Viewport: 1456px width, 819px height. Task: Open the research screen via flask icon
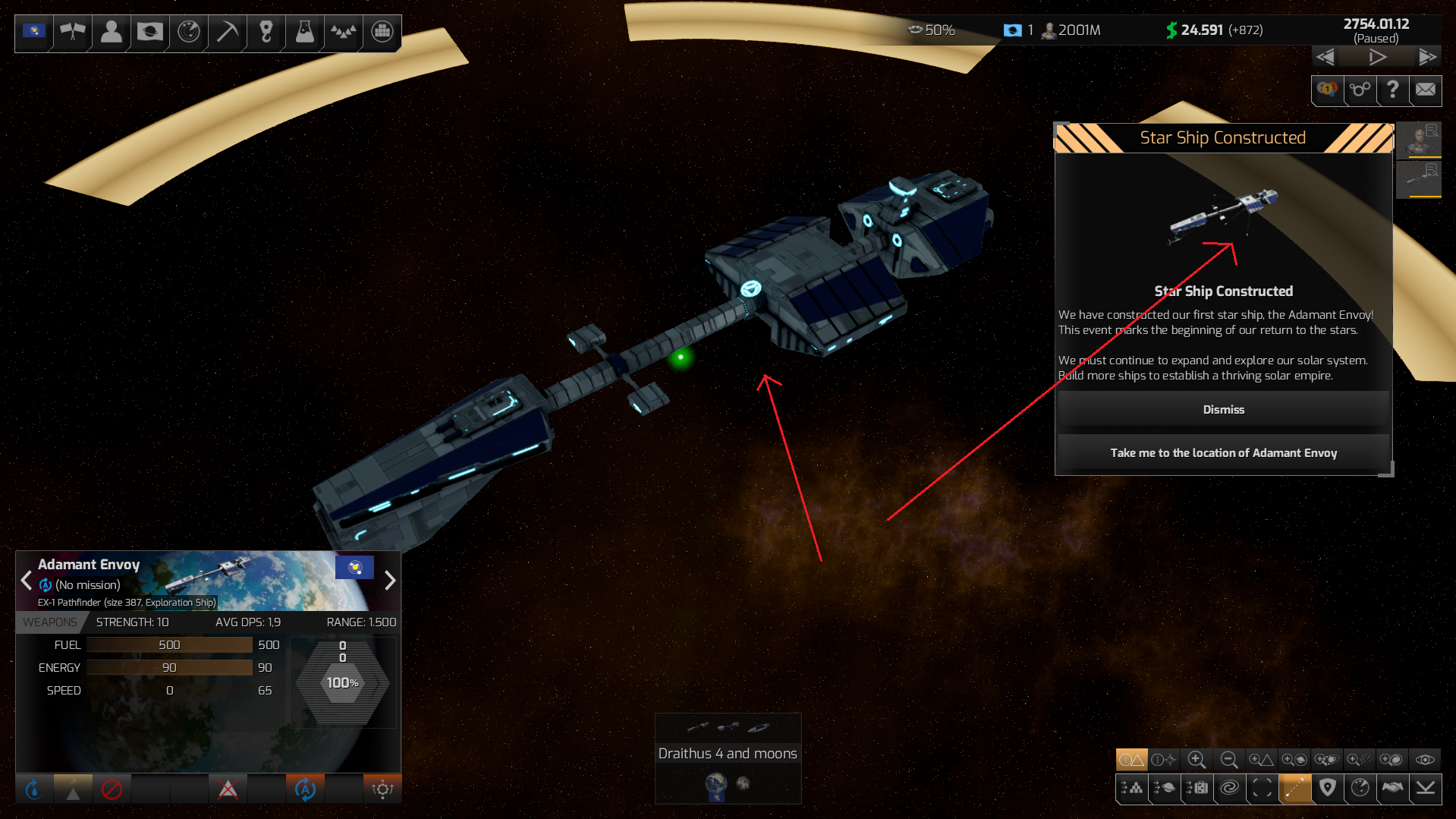[x=304, y=33]
